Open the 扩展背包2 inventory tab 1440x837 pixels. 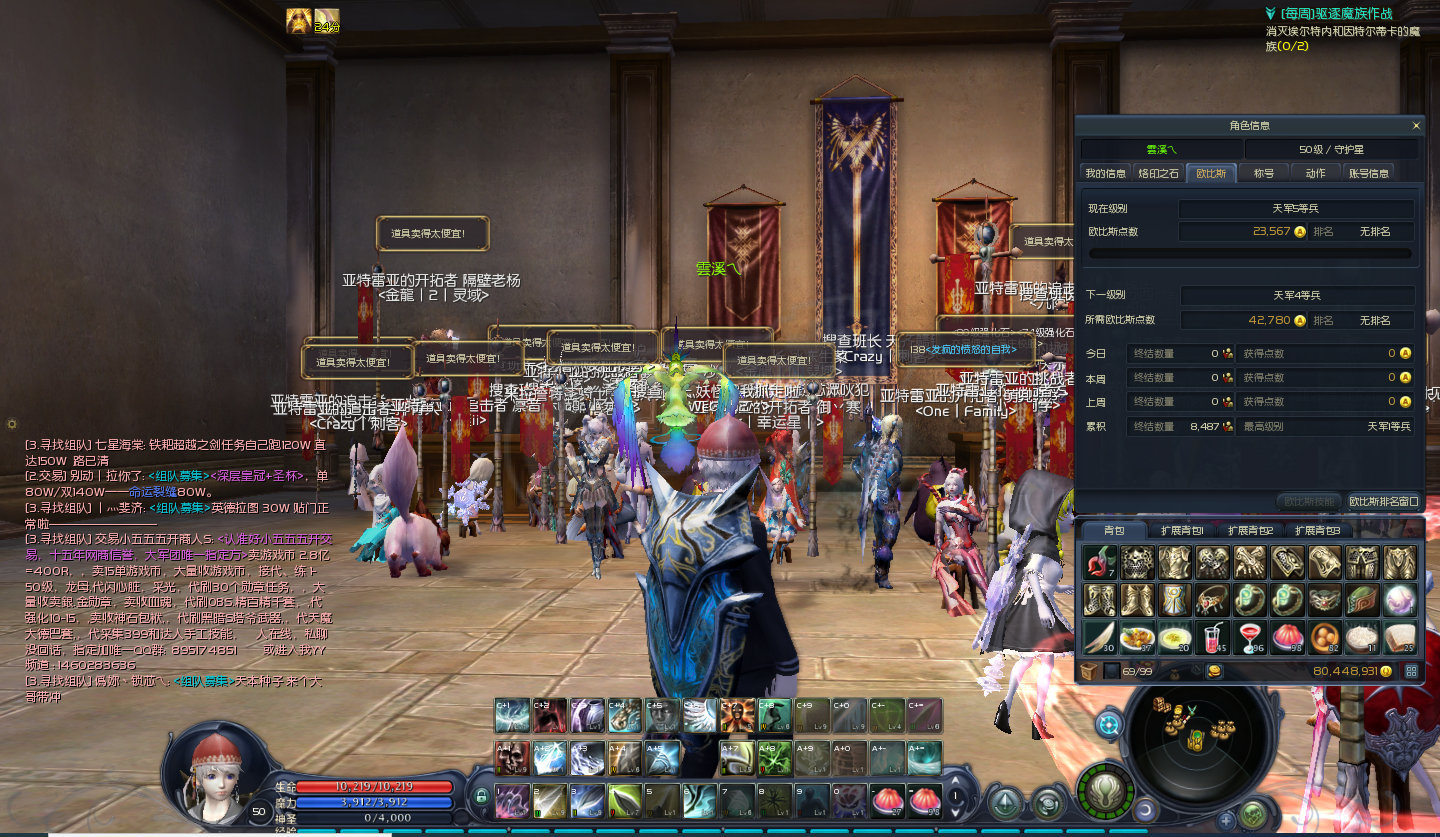click(x=1249, y=530)
